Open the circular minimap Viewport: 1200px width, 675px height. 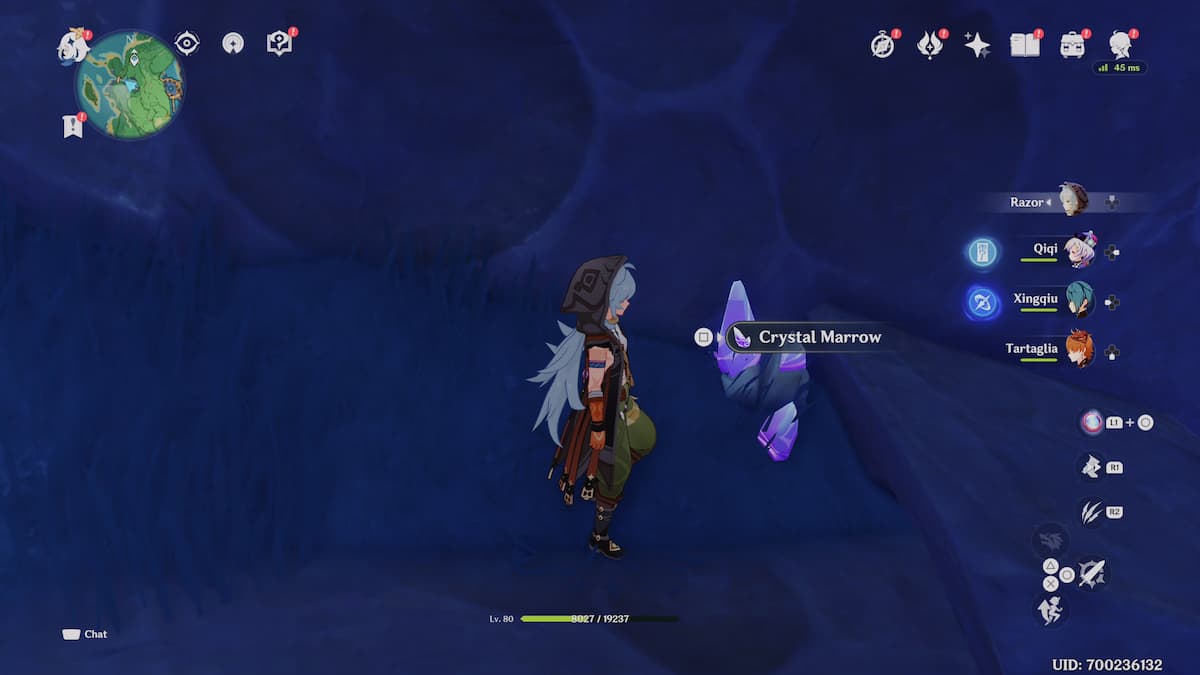point(129,85)
